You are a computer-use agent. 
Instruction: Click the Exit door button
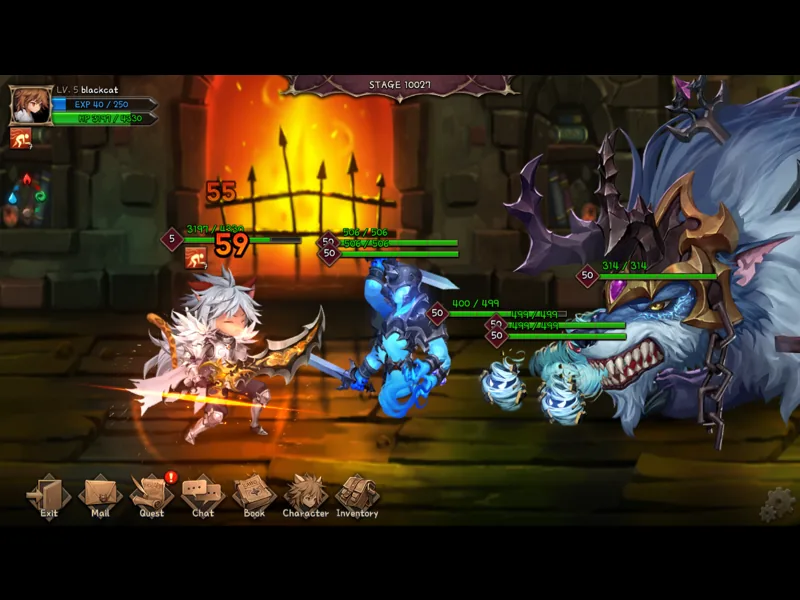[49, 494]
